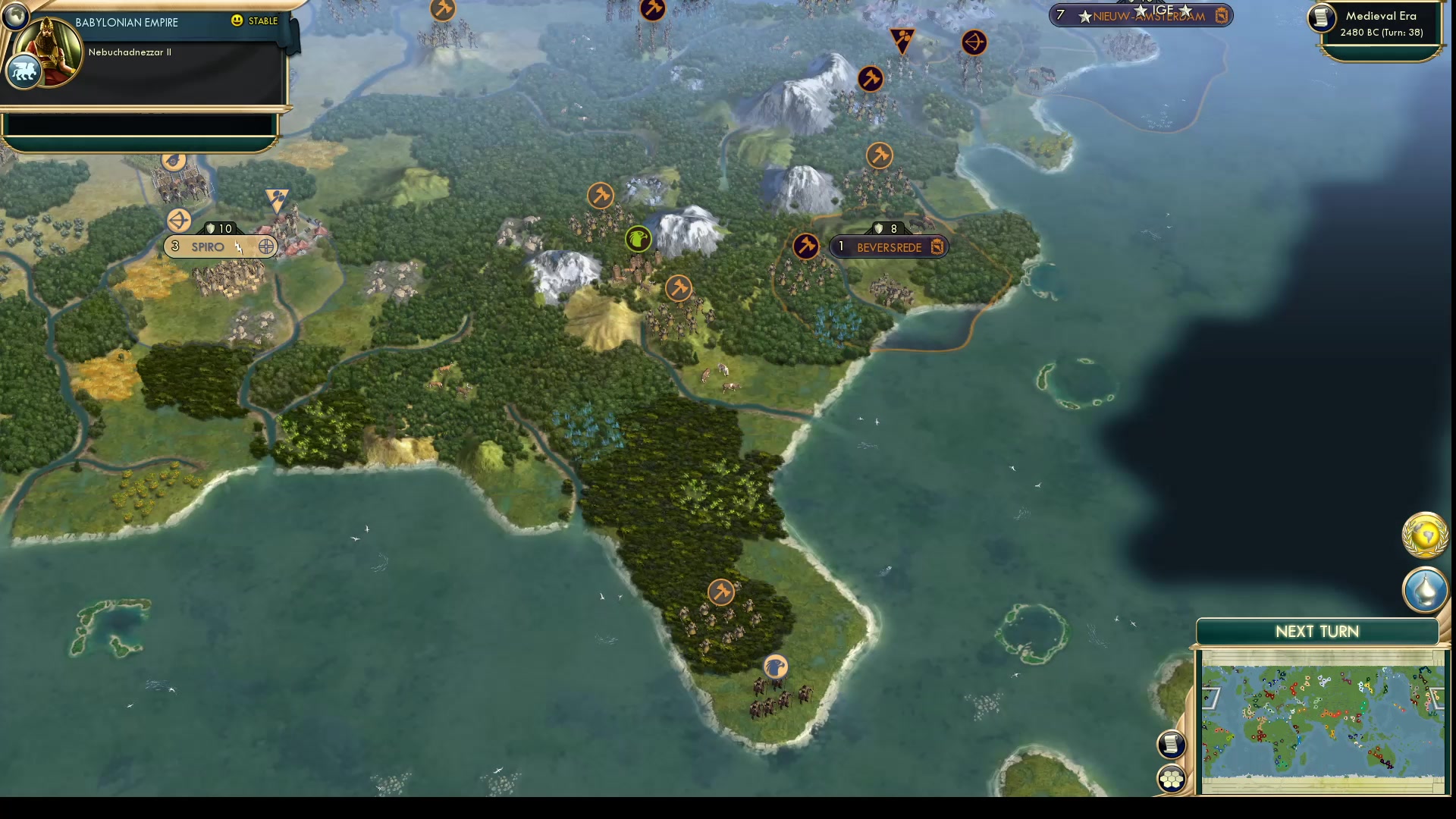1456x819 pixels.
Task: Open the IGE label over Nieuw-Amsterdam
Action: [x=1163, y=9]
